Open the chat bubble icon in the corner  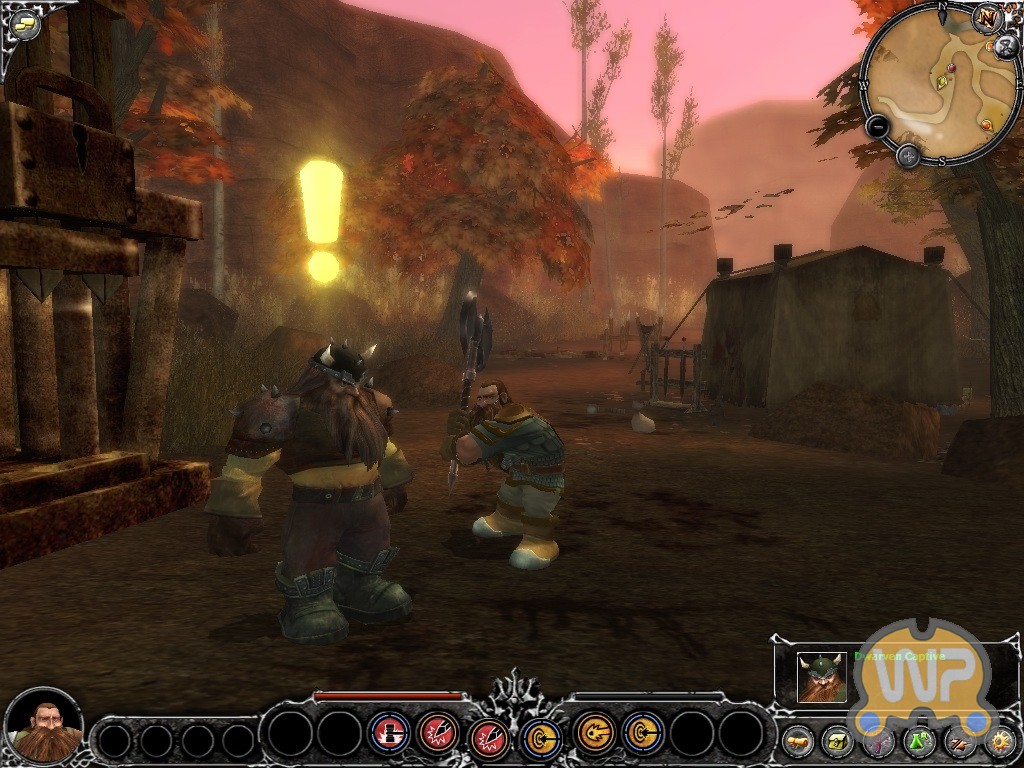click(x=24, y=24)
